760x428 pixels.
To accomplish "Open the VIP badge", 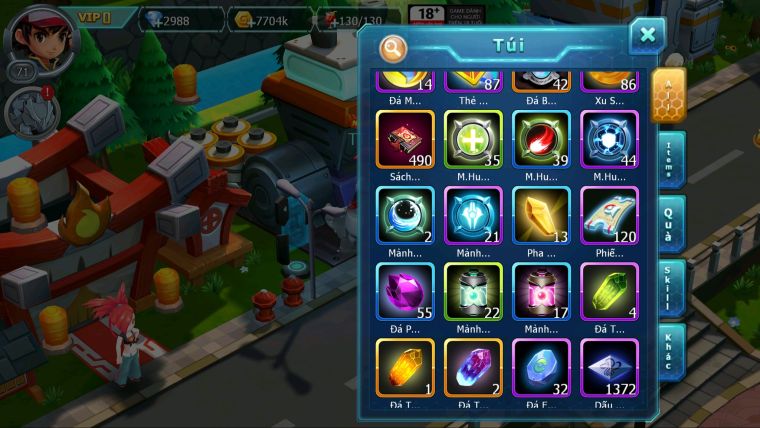I will (x=93, y=17).
